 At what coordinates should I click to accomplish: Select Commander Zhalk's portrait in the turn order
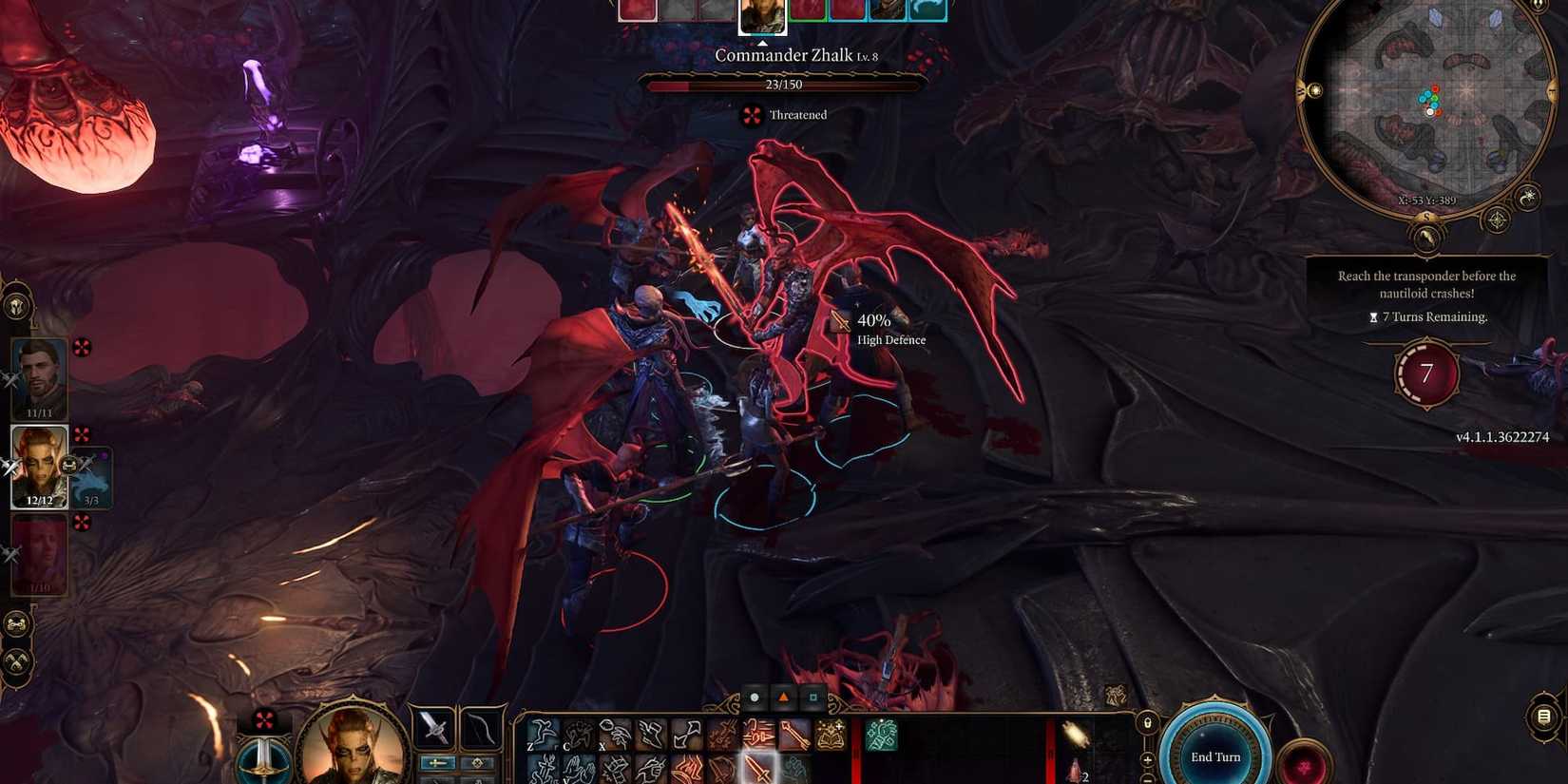click(x=762, y=14)
